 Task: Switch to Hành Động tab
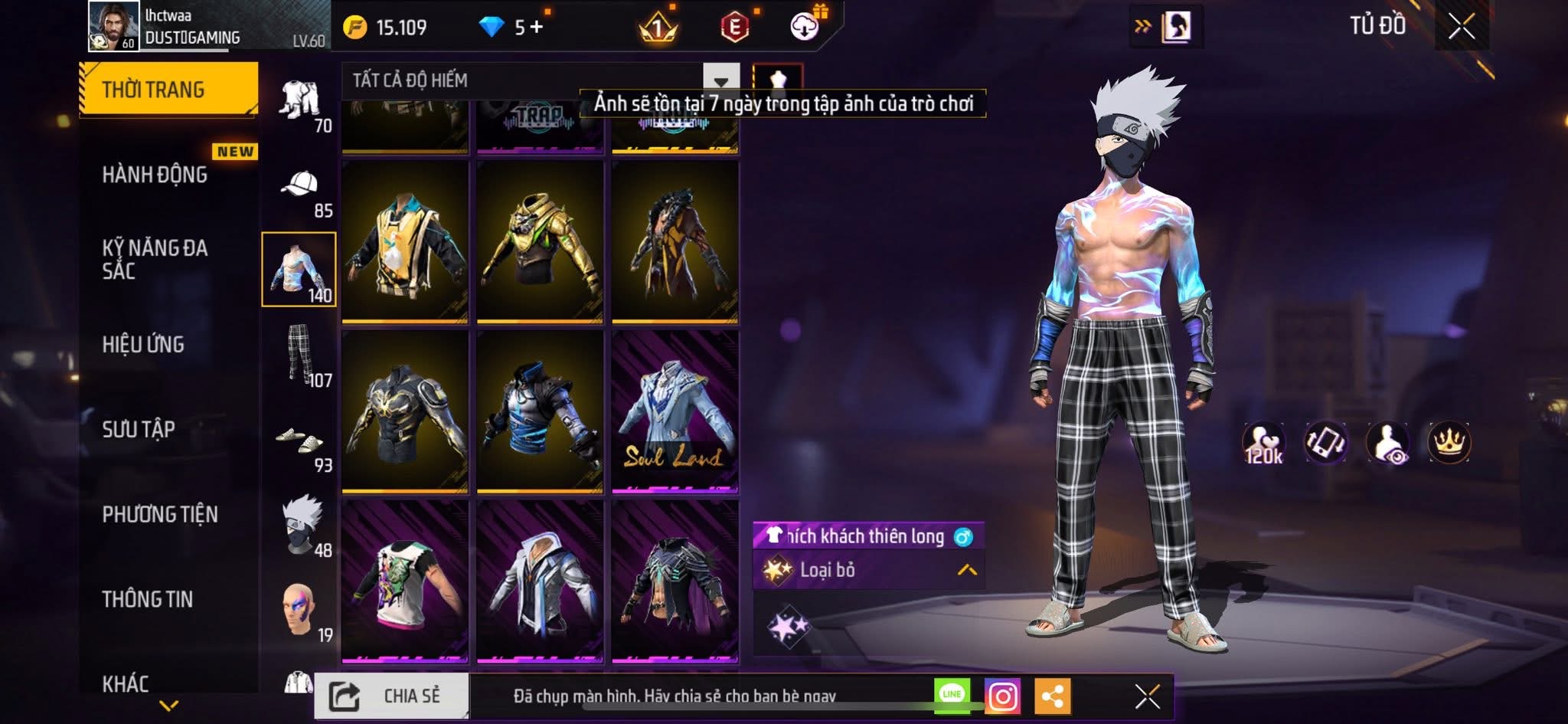coord(155,175)
